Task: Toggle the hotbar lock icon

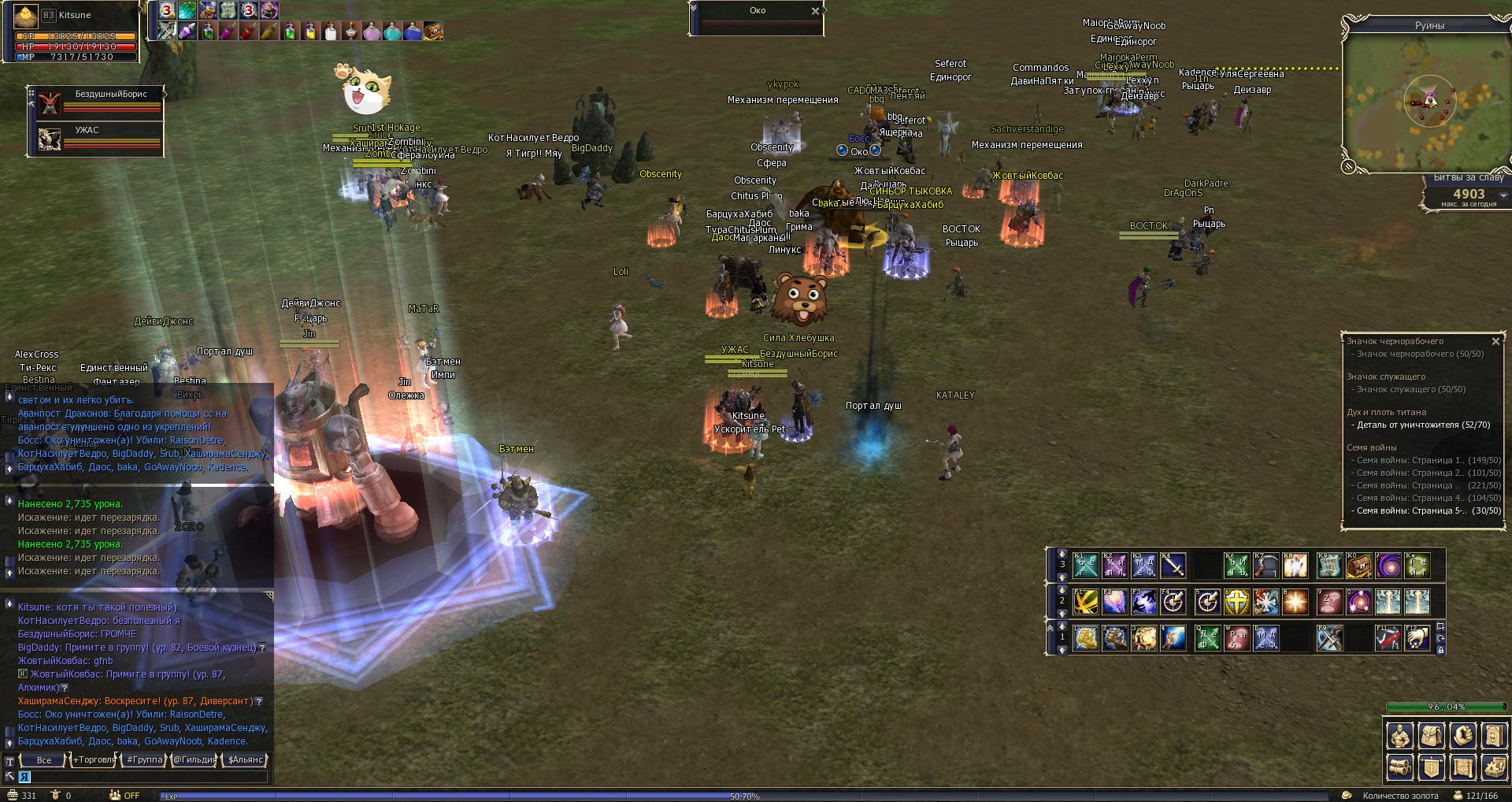Action: click(1440, 650)
